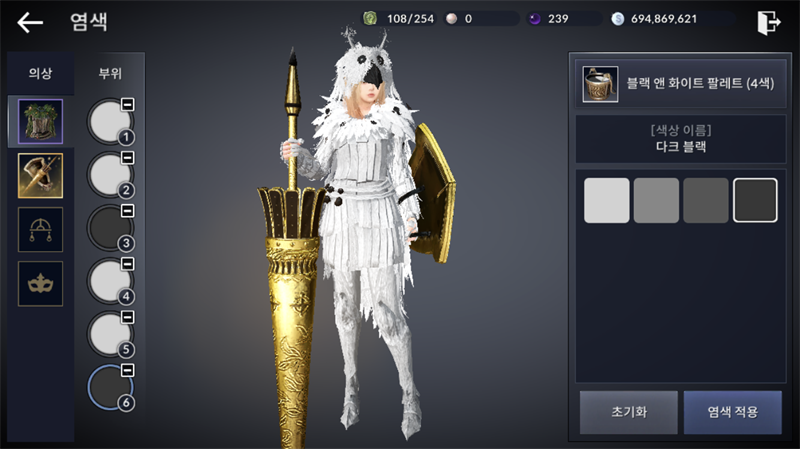Open the 블랙 앤 화이트 팔레트 selector
Viewport: 800px width, 449px height.
(677, 84)
